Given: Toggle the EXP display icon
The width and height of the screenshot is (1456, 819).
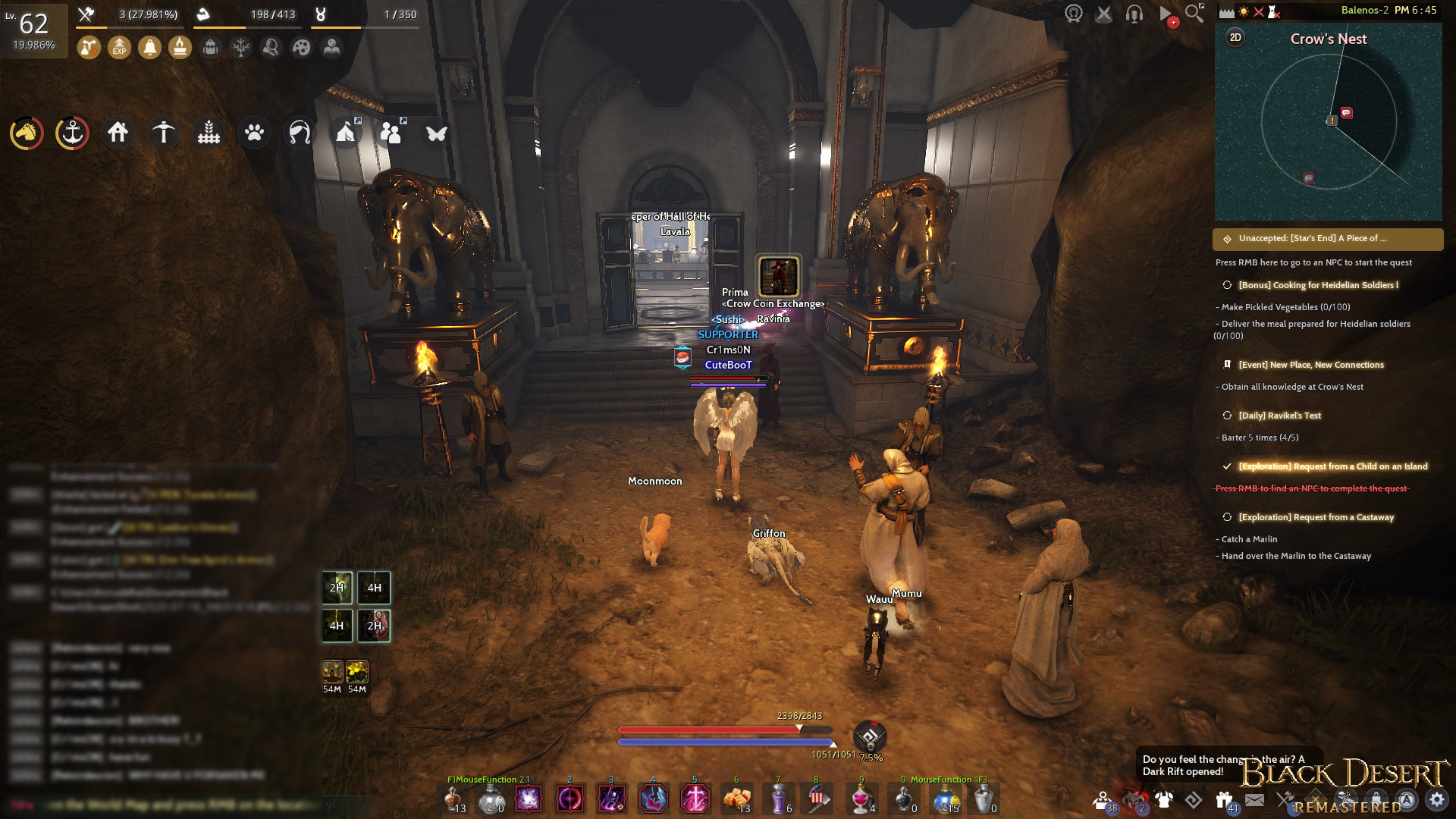Looking at the screenshot, I should (119, 48).
